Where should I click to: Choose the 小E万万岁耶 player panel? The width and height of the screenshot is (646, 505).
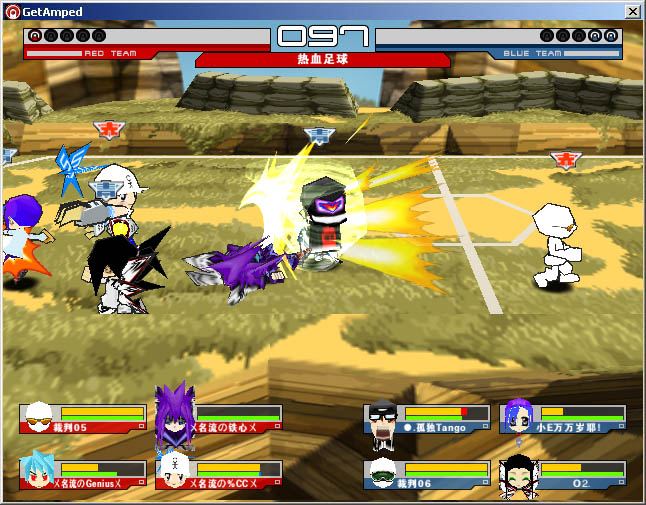tap(563, 419)
